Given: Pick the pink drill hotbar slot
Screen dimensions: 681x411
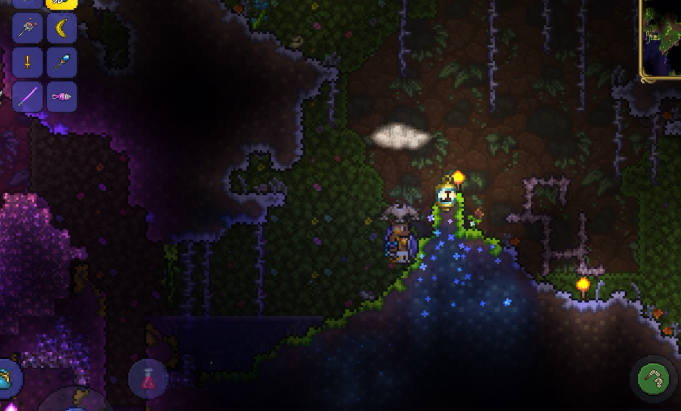Looking at the screenshot, I should [x=62, y=97].
